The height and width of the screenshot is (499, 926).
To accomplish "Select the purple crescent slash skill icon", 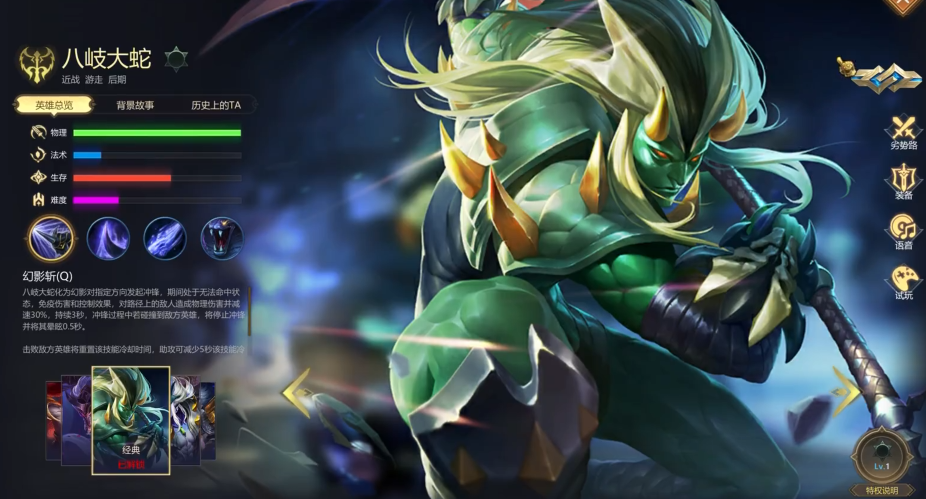I will coord(108,239).
